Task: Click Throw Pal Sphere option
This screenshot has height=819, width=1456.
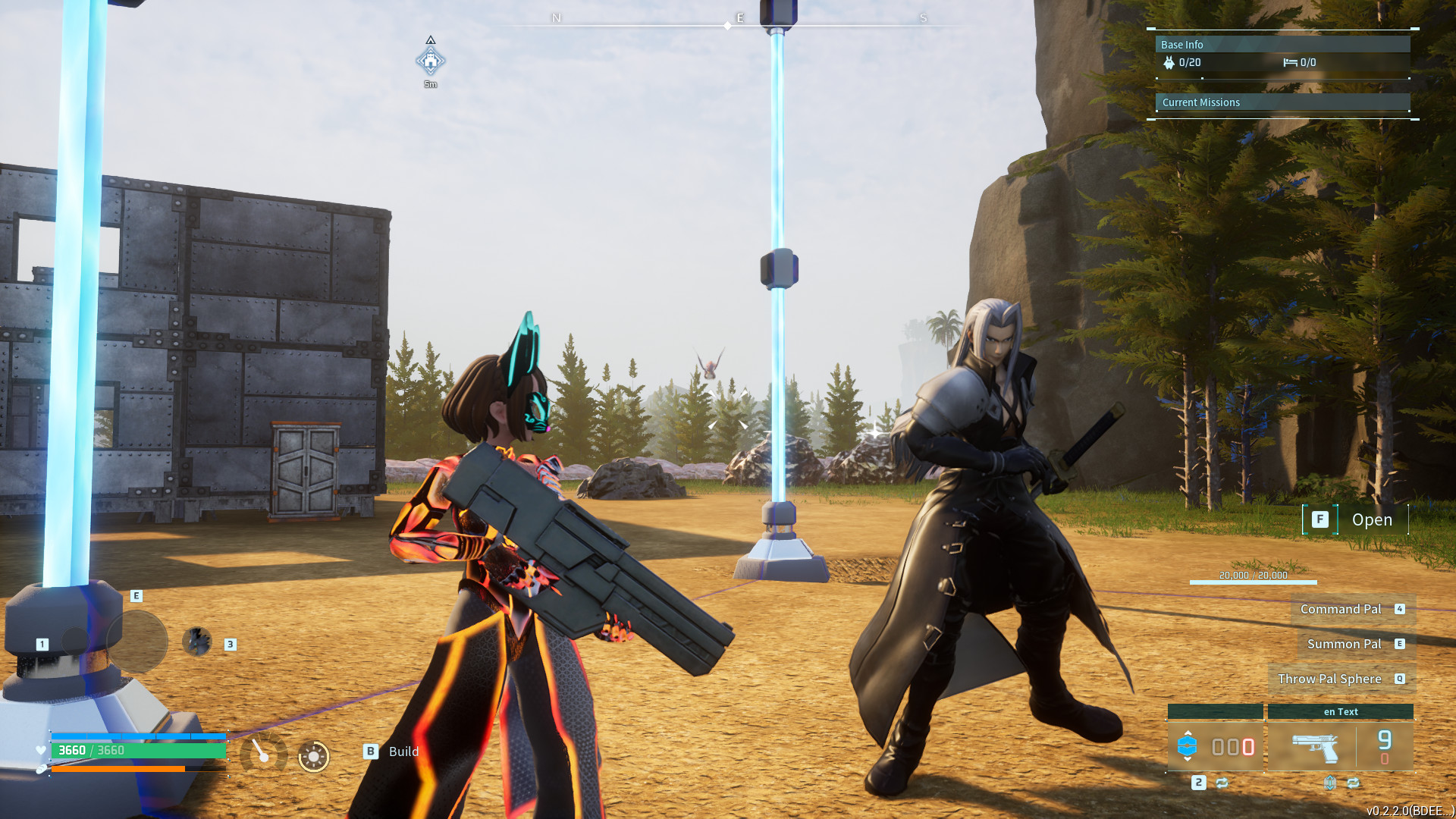Action: 1332,679
